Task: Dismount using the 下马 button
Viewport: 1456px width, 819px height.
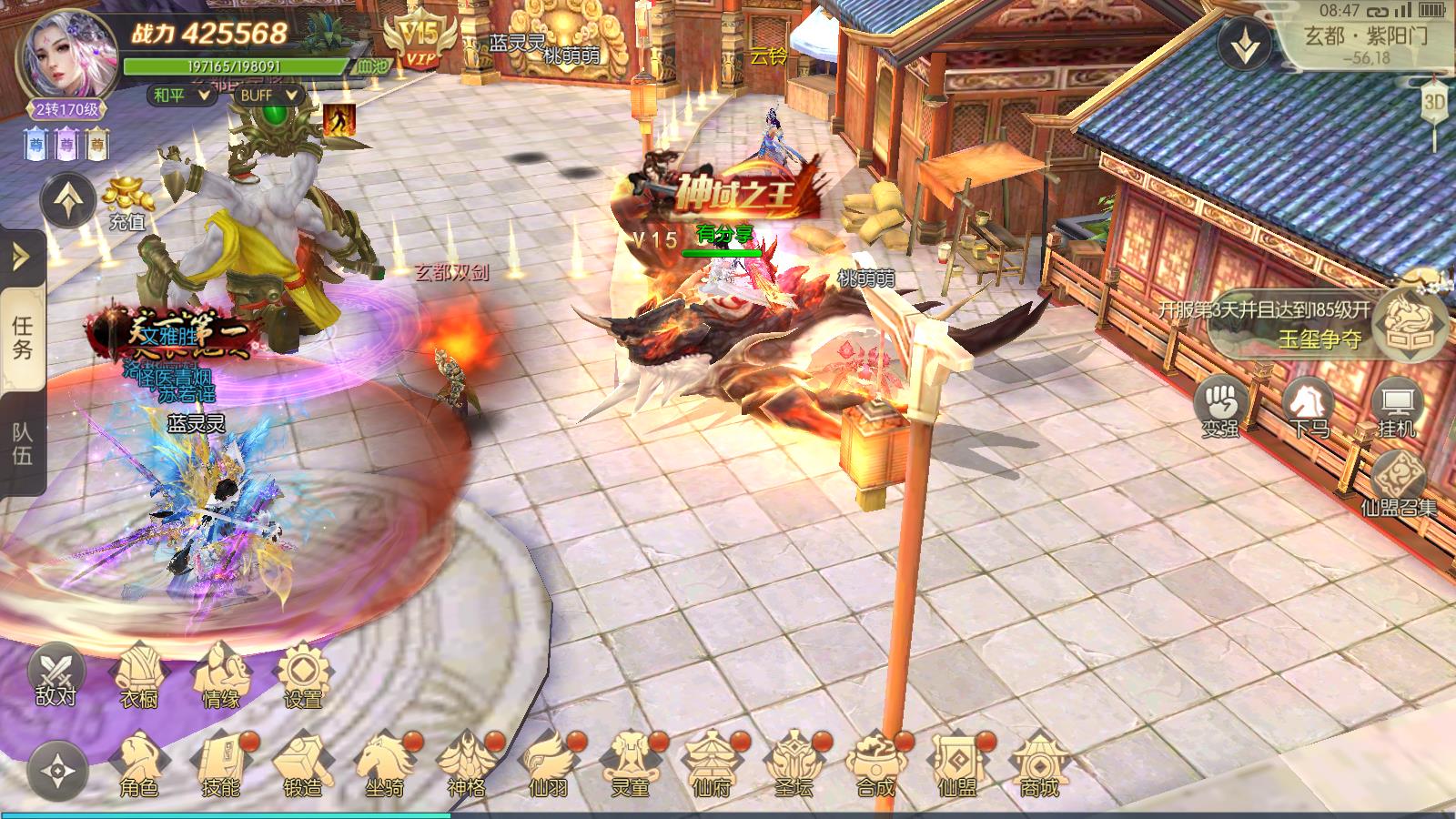Action: pyautogui.click(x=1309, y=409)
